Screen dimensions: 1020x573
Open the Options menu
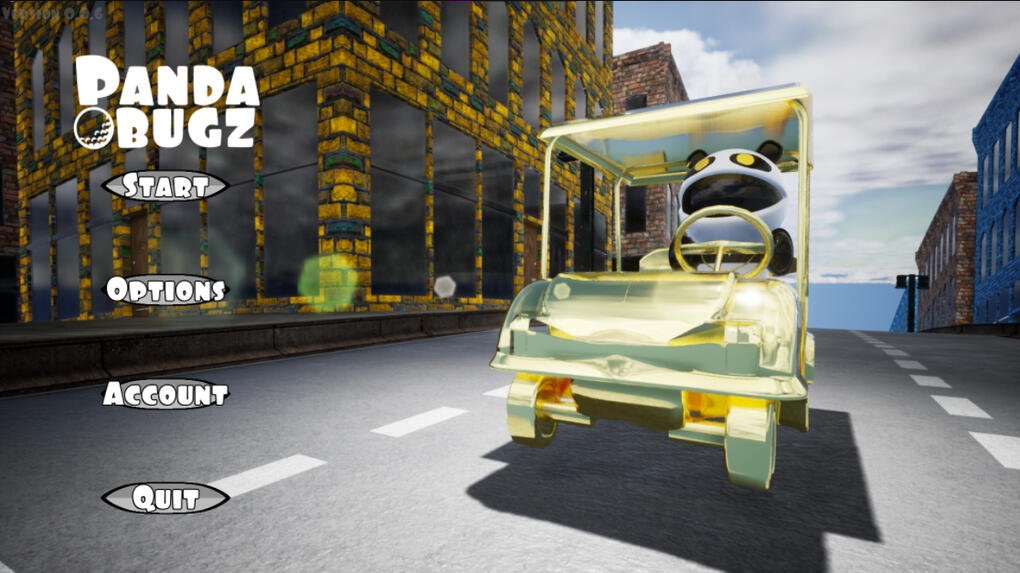[x=166, y=291]
